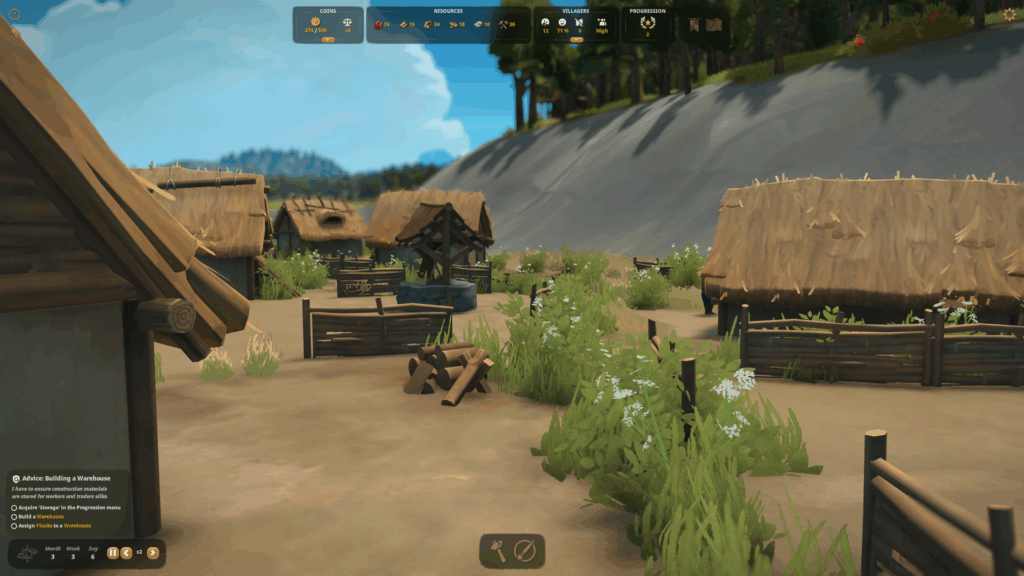
Task: Increase the game speed
Action: click(153, 552)
